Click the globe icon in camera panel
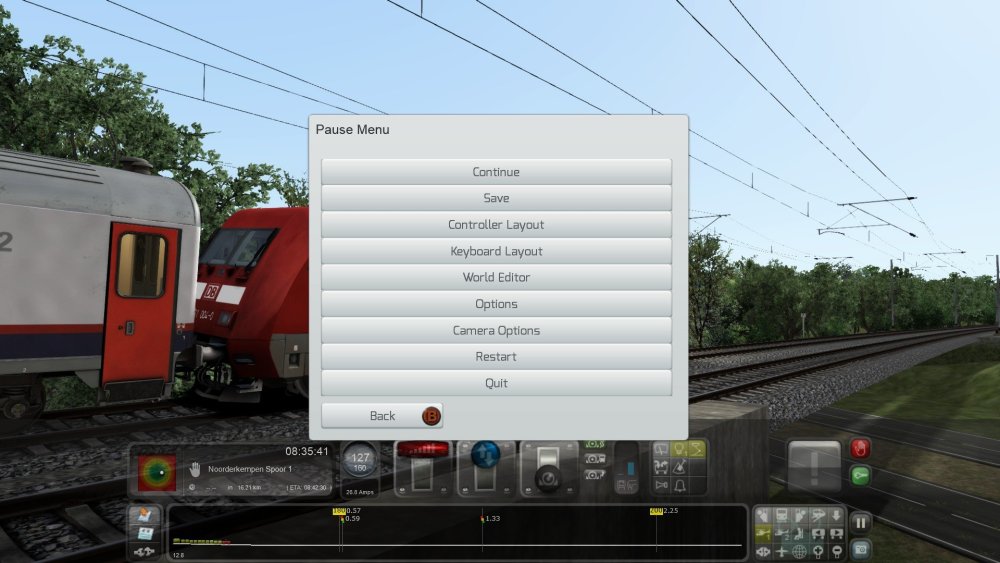The image size is (1000, 563). click(x=799, y=551)
